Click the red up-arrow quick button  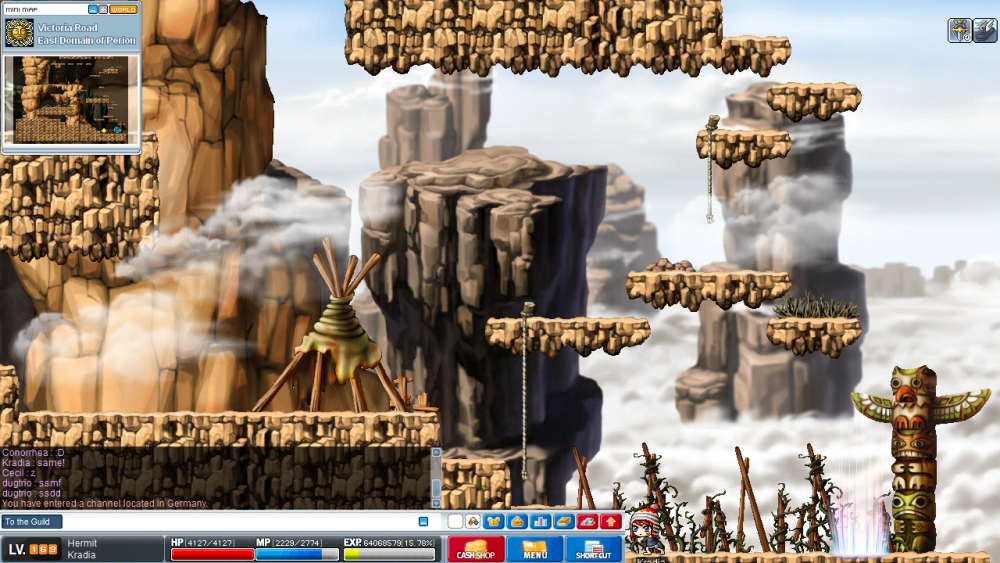point(610,522)
